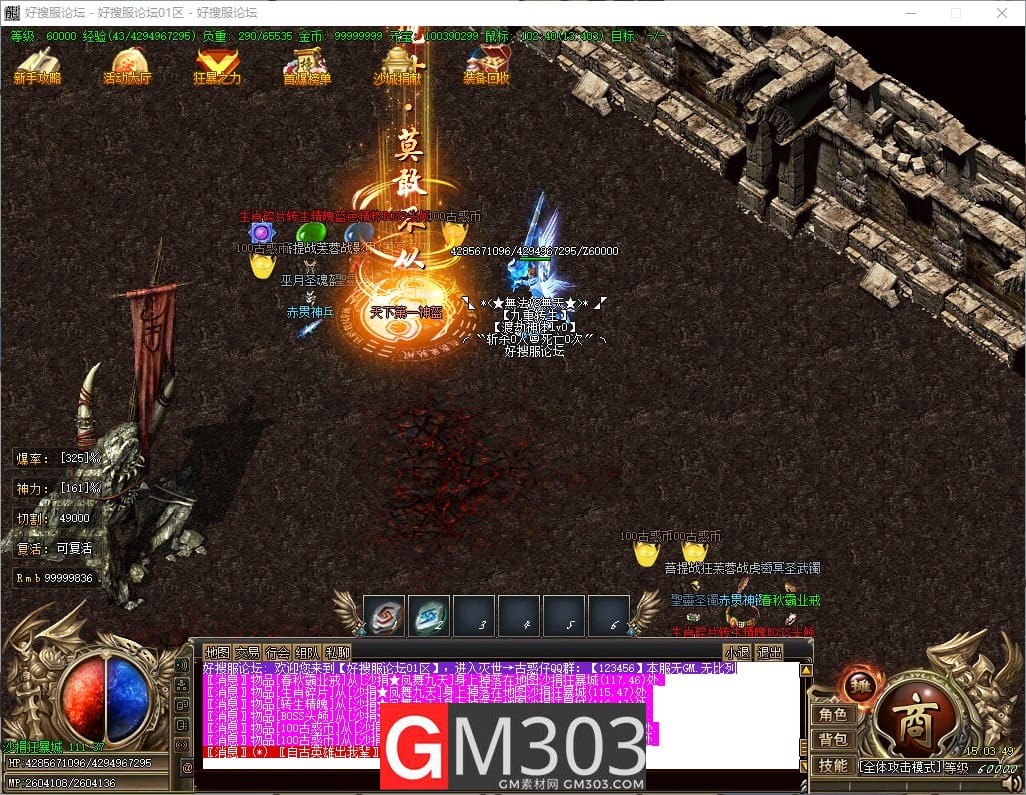1026x795 pixels.
Task: Open the 技能 skills panel
Action: click(832, 765)
